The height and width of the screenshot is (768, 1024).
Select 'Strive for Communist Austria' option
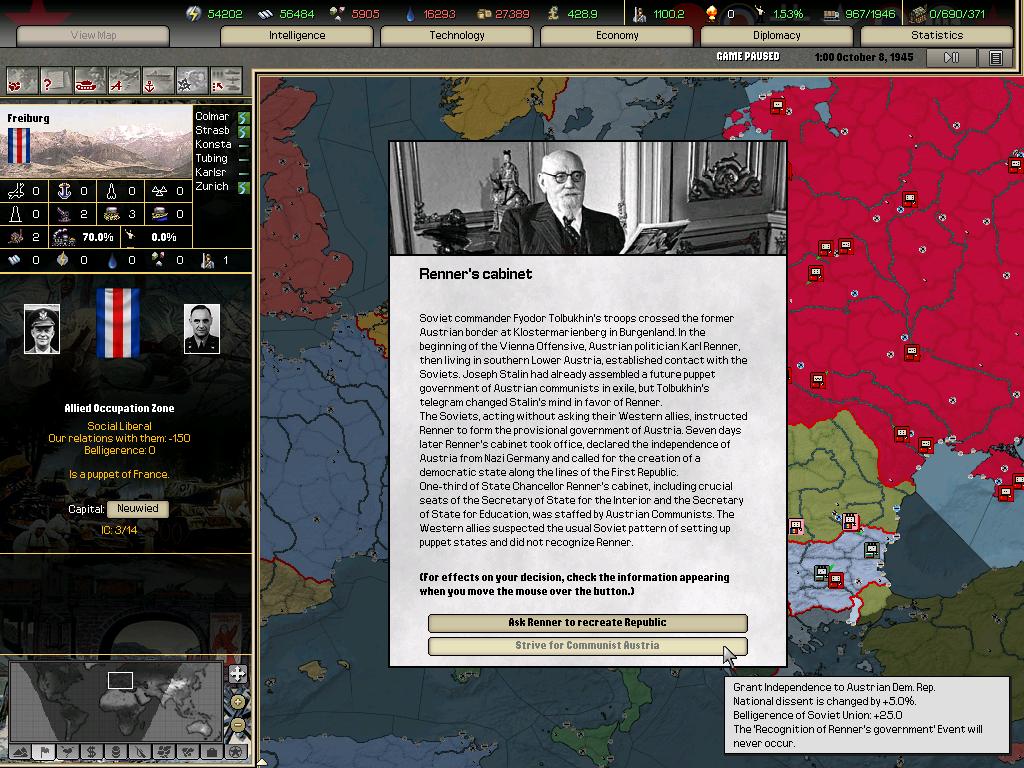click(x=587, y=646)
